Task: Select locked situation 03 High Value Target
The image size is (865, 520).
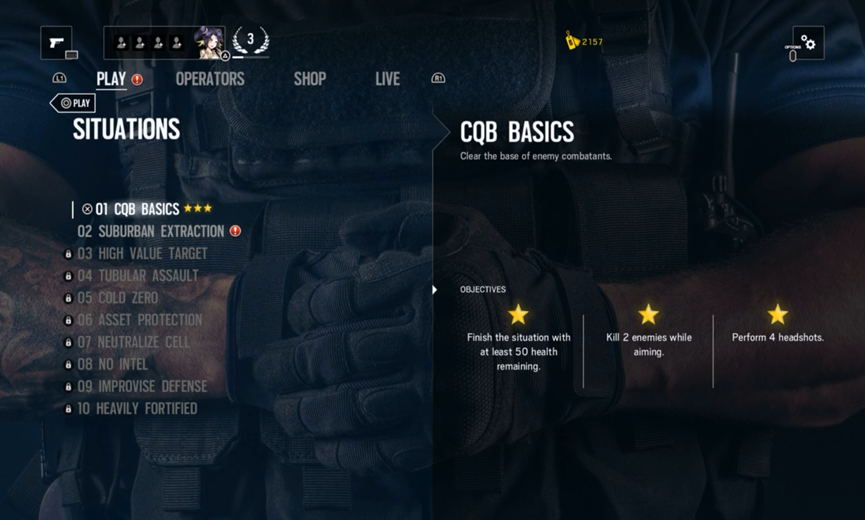Action: (142, 254)
